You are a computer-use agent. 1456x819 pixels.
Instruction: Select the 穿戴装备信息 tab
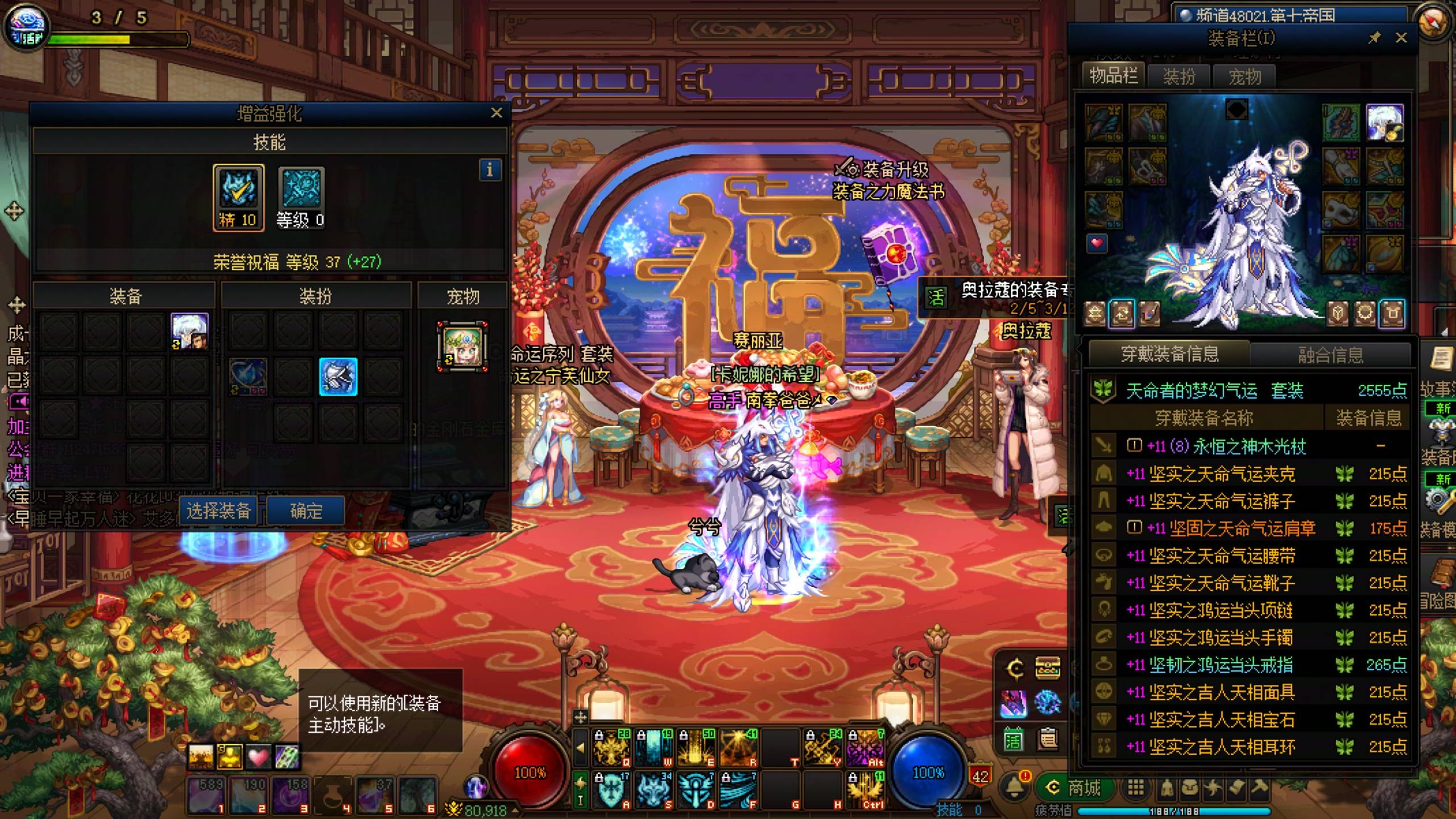point(1169,354)
